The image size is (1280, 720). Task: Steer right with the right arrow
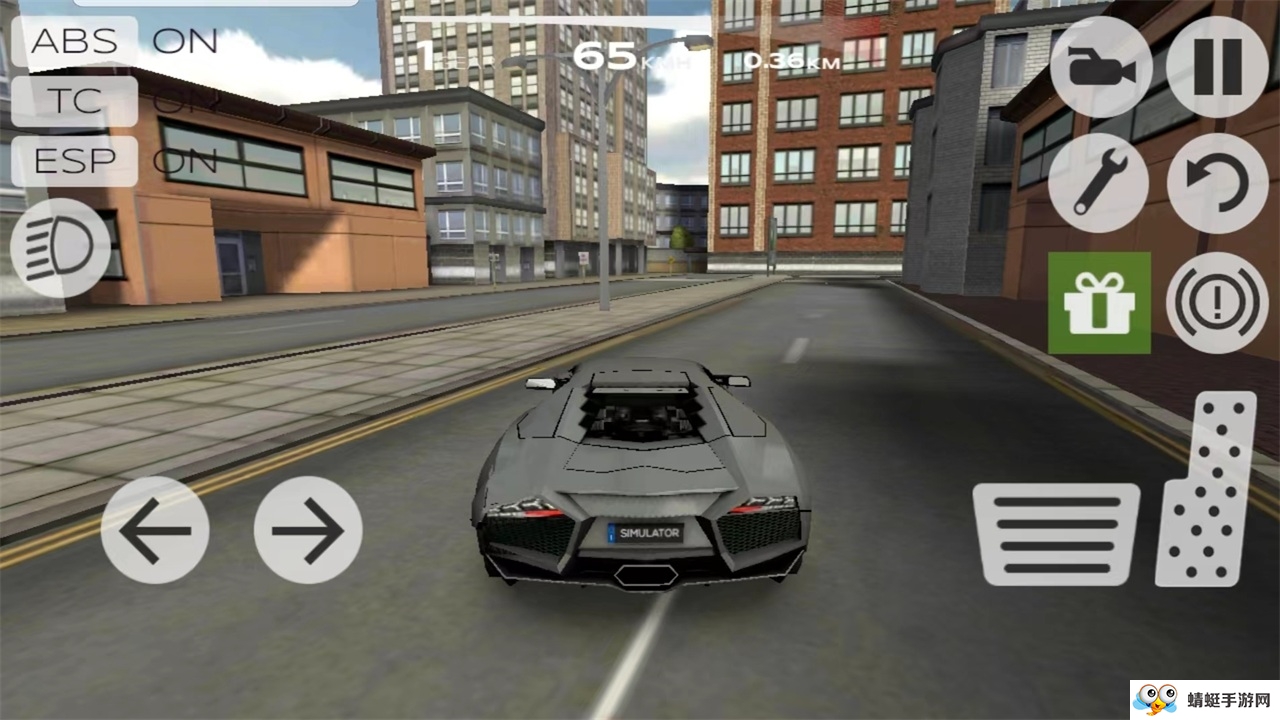click(x=308, y=529)
